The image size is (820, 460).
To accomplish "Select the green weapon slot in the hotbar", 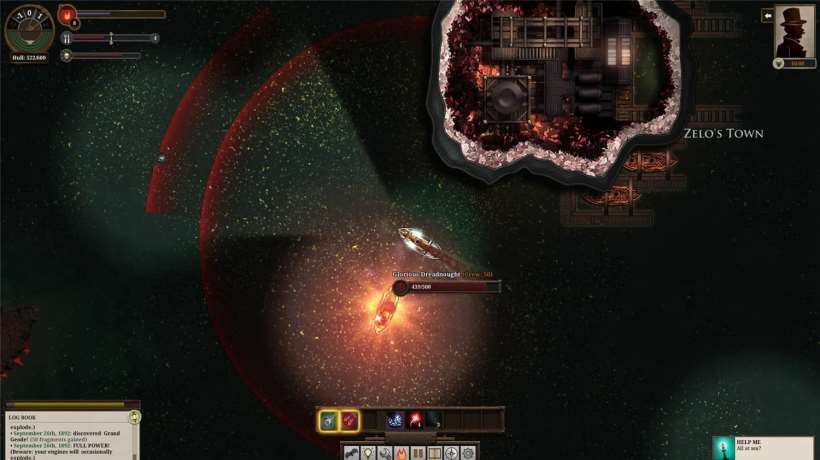I will 329,420.
